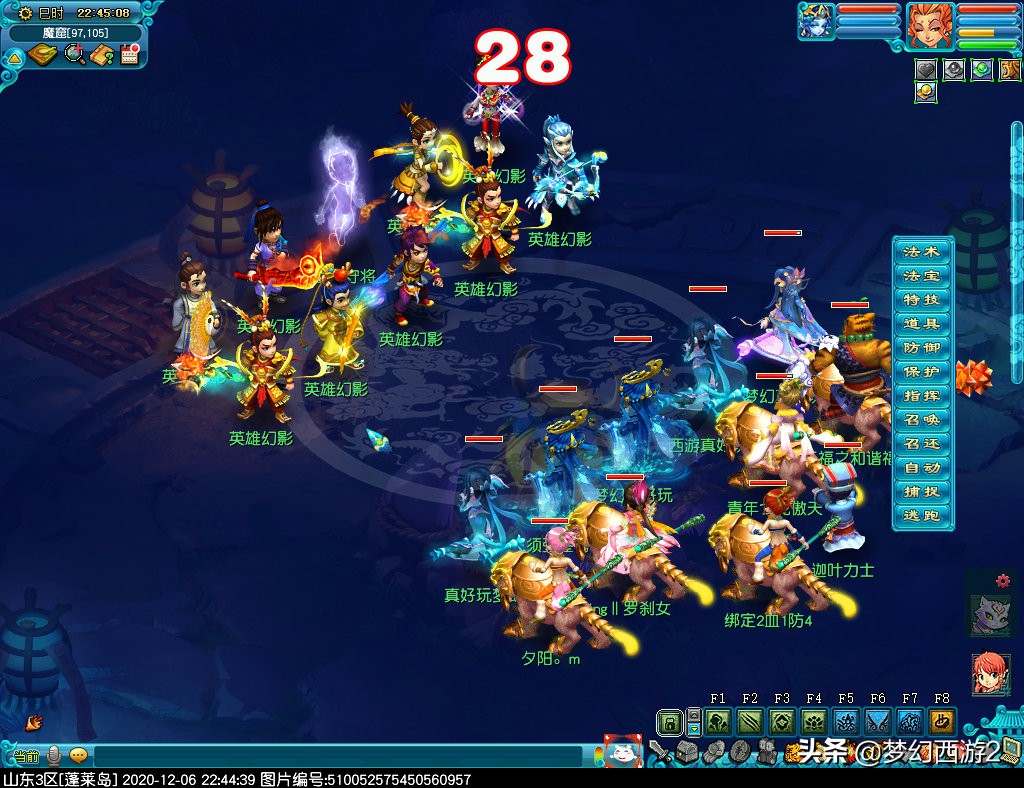The width and height of the screenshot is (1024, 788).
Task: Open the world map magnifier icon
Action: coord(74,55)
